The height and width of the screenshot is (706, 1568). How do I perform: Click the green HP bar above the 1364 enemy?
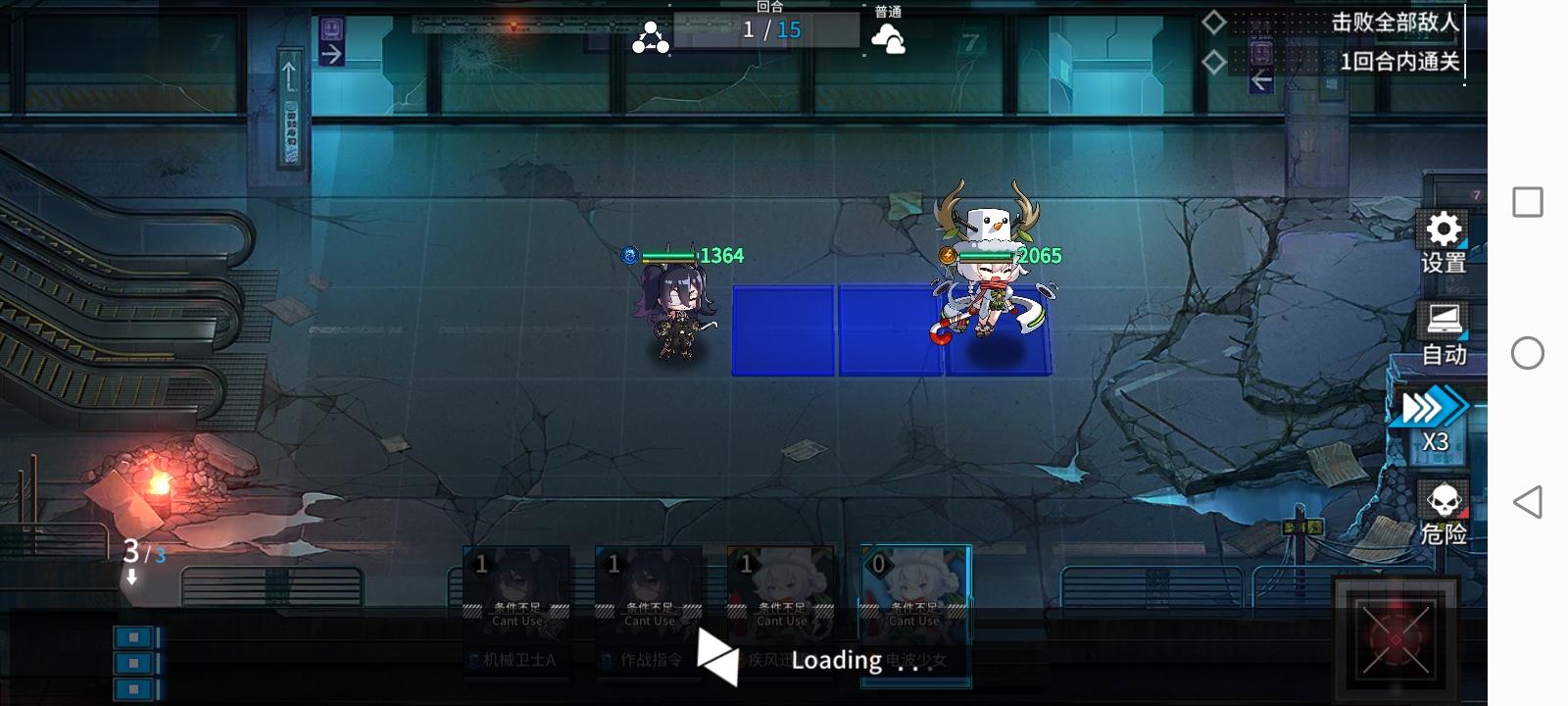[x=670, y=256]
